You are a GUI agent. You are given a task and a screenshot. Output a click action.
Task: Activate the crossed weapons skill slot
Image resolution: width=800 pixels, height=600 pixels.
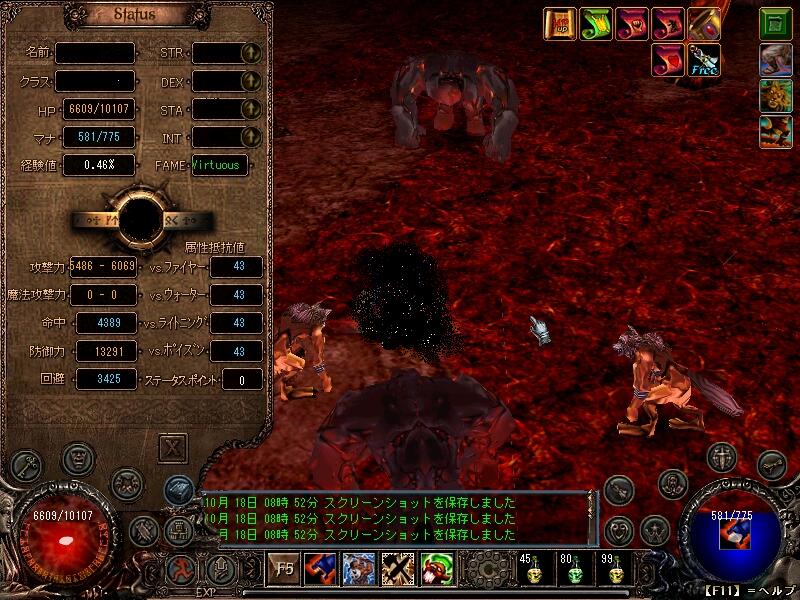pyautogui.click(x=397, y=570)
